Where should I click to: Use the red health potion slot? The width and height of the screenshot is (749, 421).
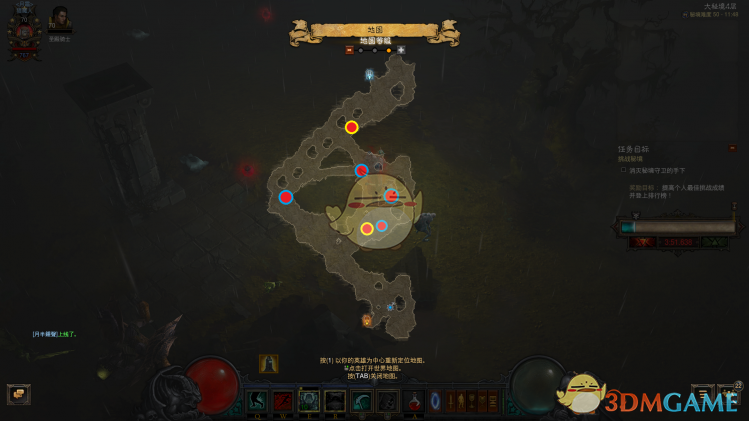(x=413, y=402)
